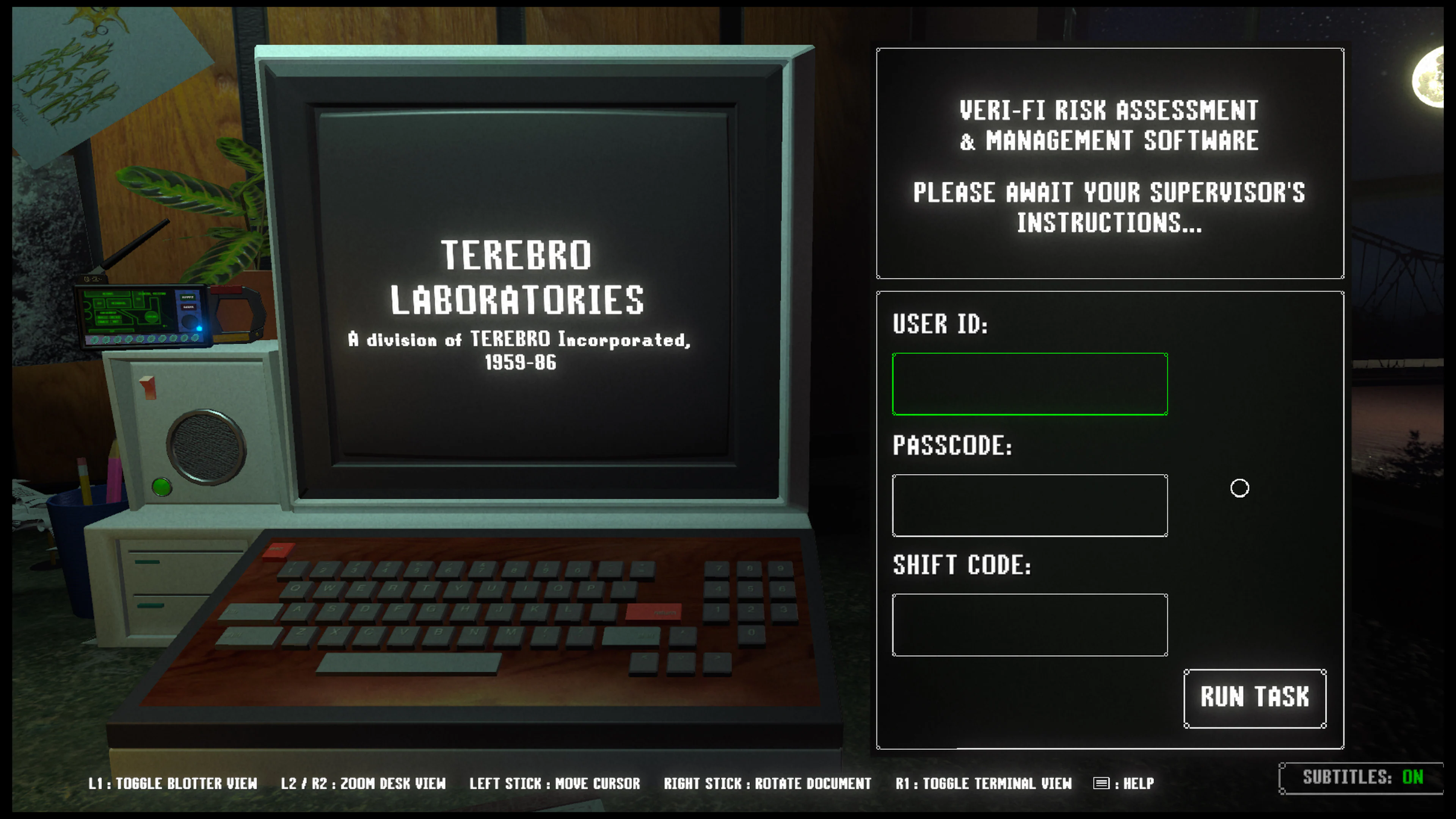Image resolution: width=1456 pixels, height=819 pixels.
Task: Click the USER ID input field
Action: click(x=1029, y=384)
